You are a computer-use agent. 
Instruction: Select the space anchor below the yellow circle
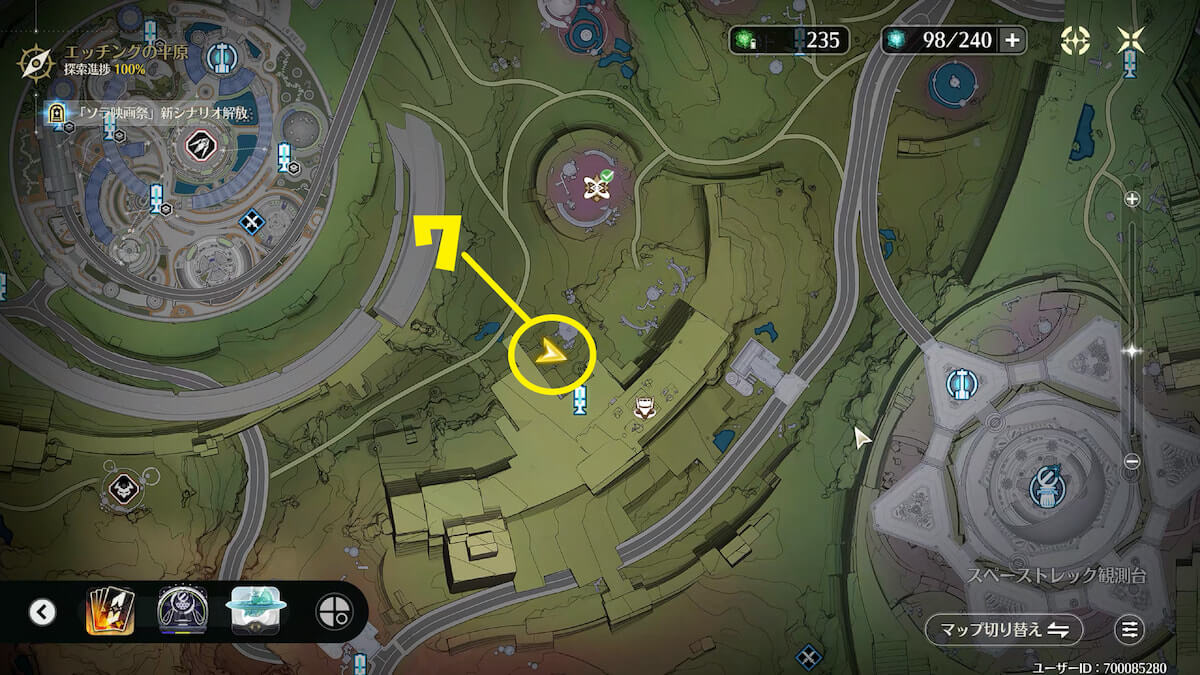click(x=580, y=402)
